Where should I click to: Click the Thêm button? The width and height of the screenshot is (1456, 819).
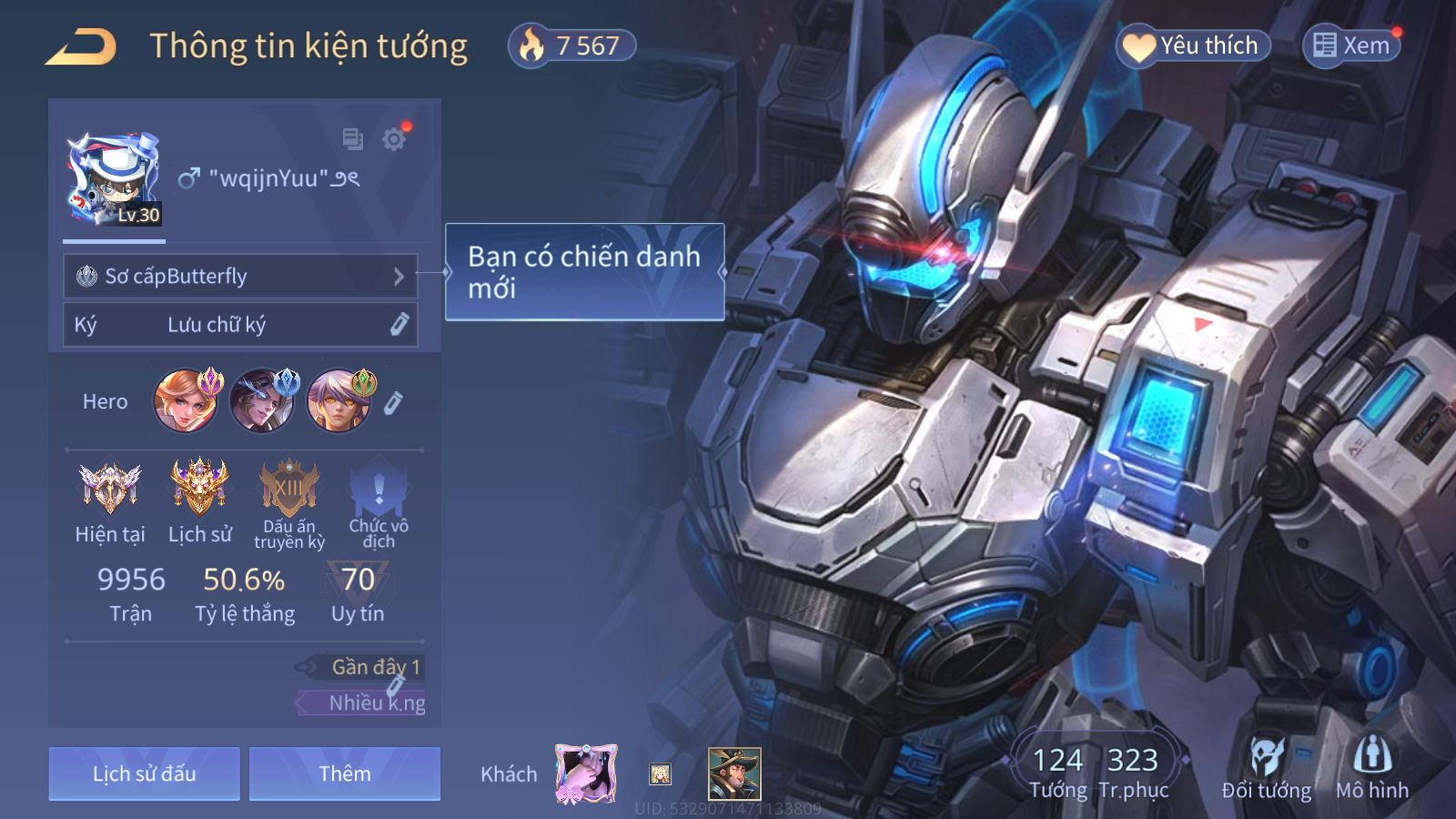click(x=345, y=773)
